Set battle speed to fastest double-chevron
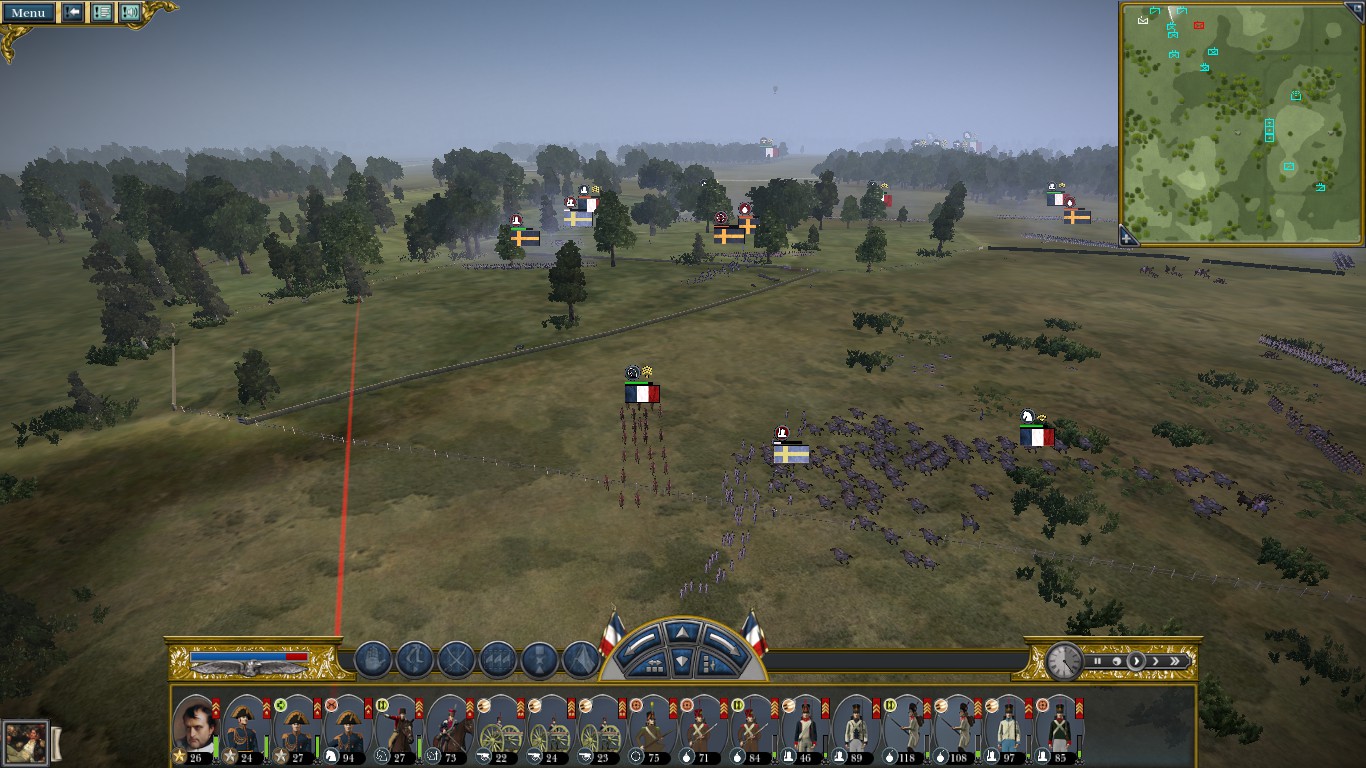This screenshot has height=768, width=1366. 1175,661
